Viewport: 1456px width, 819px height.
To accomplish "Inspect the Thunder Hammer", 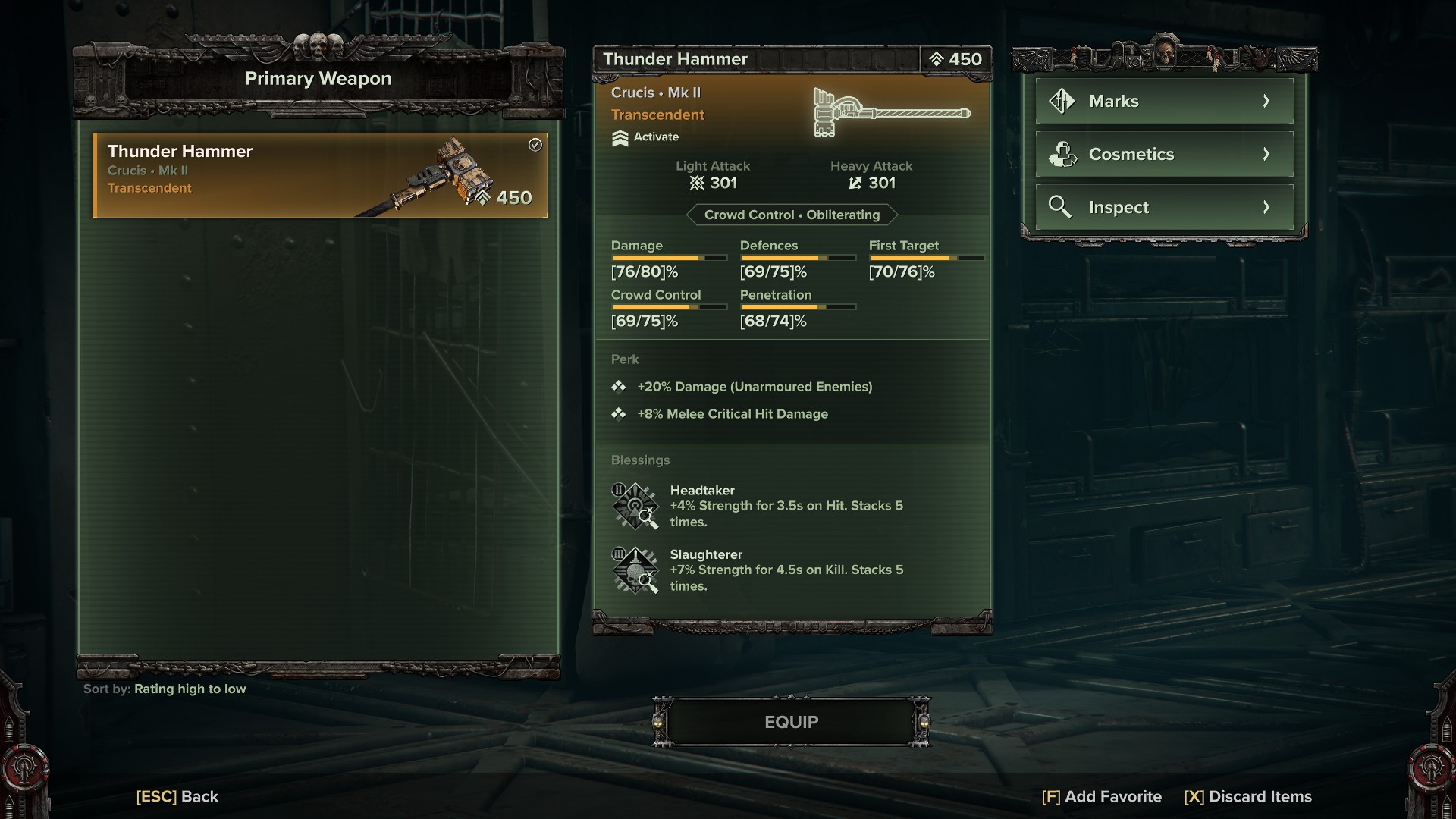I will [1164, 207].
